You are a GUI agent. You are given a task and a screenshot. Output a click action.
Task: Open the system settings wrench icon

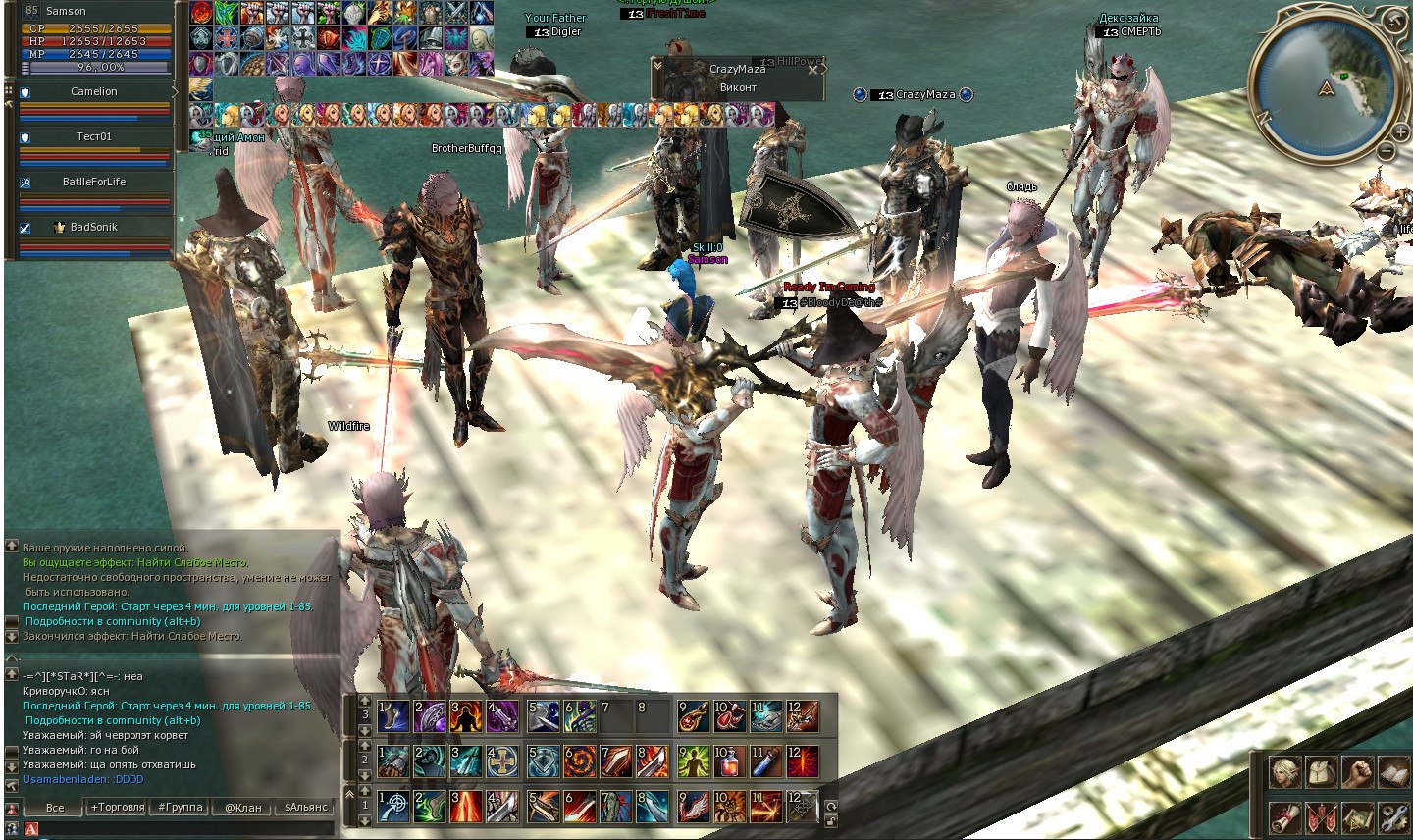(1394, 816)
